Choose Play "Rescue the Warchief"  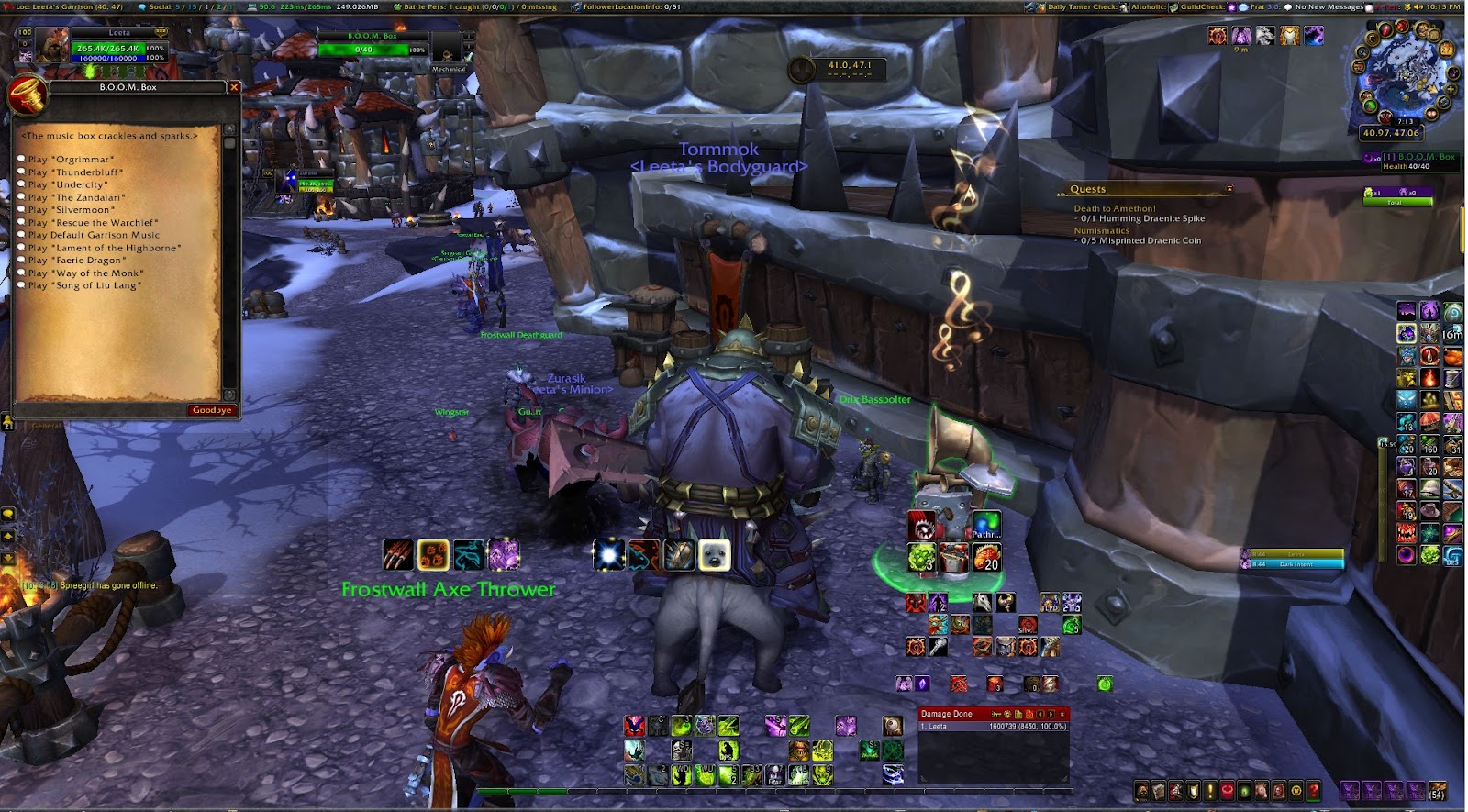pyautogui.click(x=93, y=223)
